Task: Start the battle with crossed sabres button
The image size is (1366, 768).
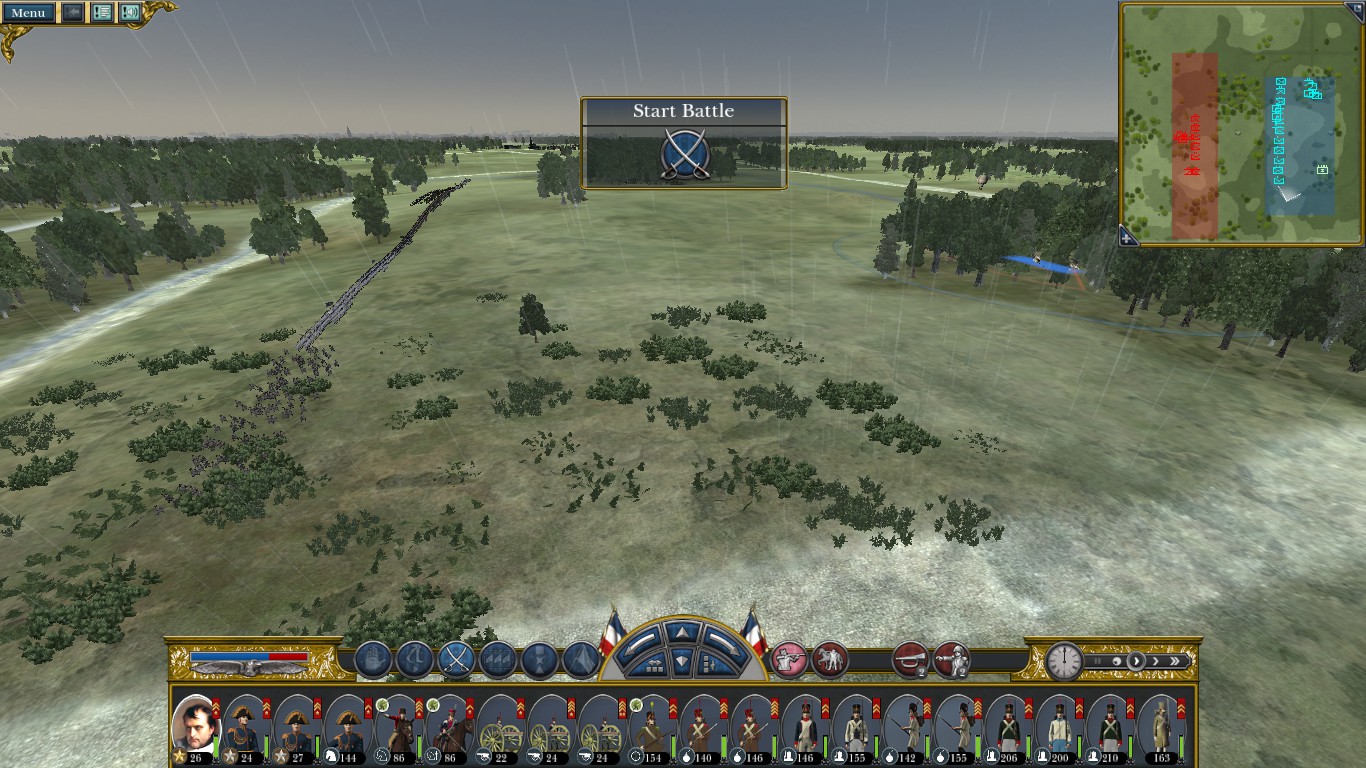Action: [x=685, y=156]
